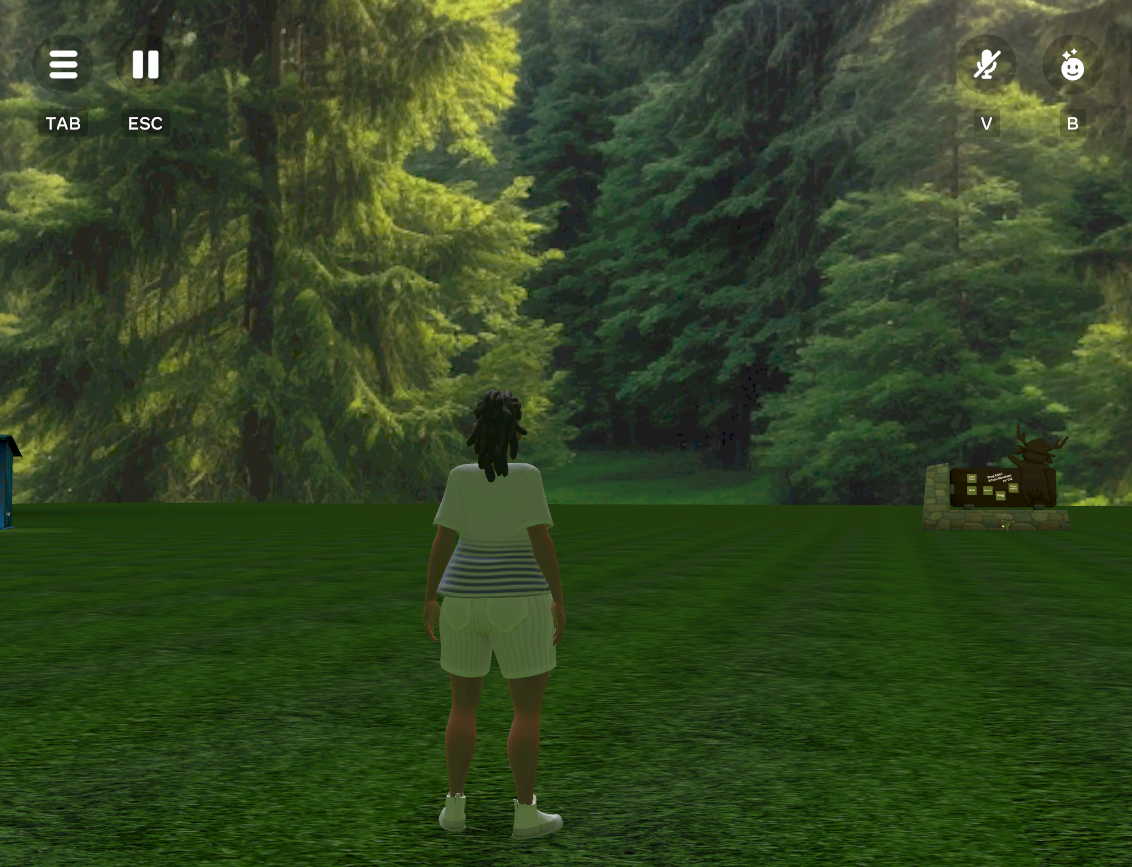
Task: Open the emote smiley face button
Action: click(x=1072, y=65)
